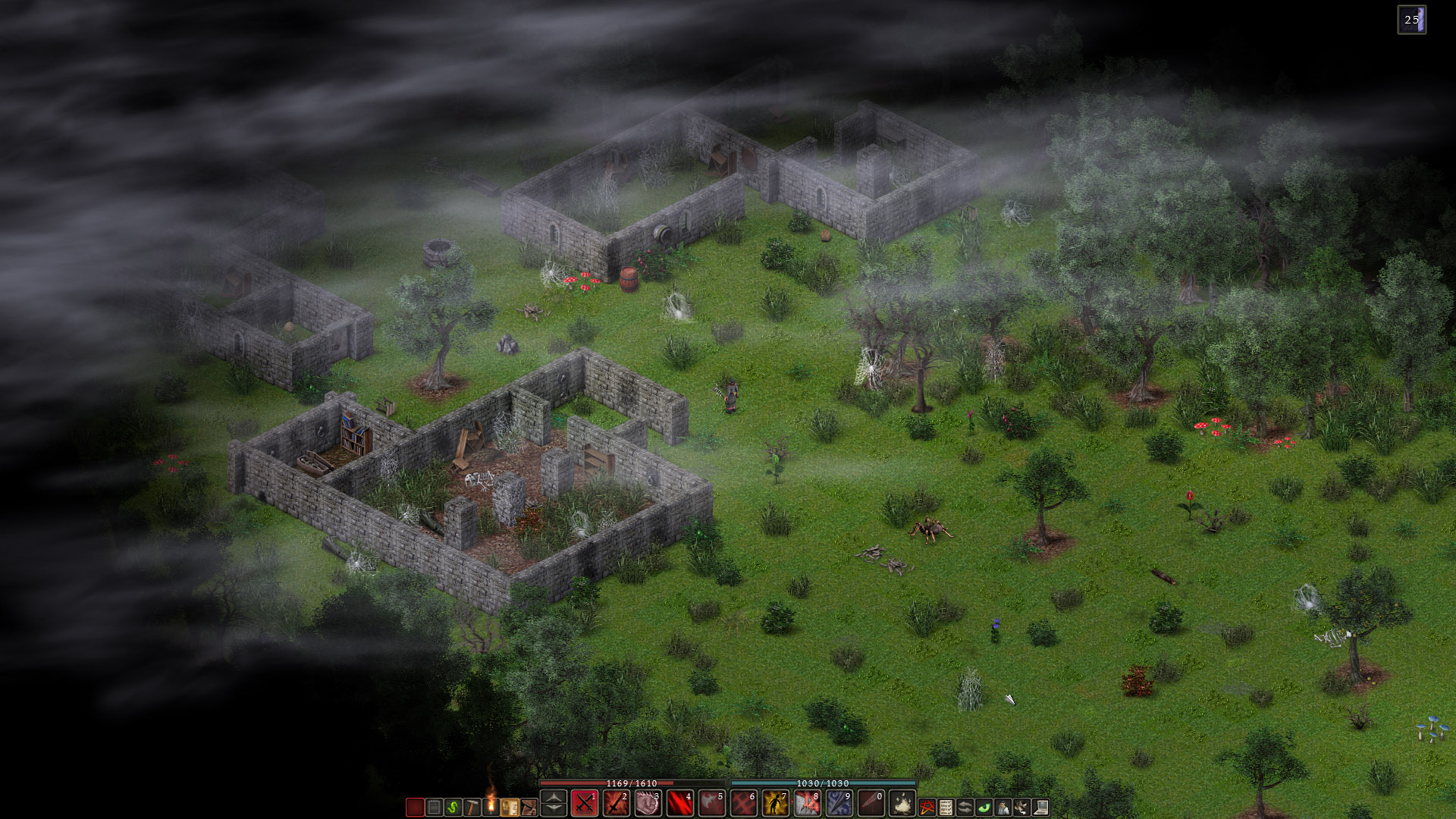The height and width of the screenshot is (819, 1456).
Task: Open the character portrait icon
Action: [1003, 808]
